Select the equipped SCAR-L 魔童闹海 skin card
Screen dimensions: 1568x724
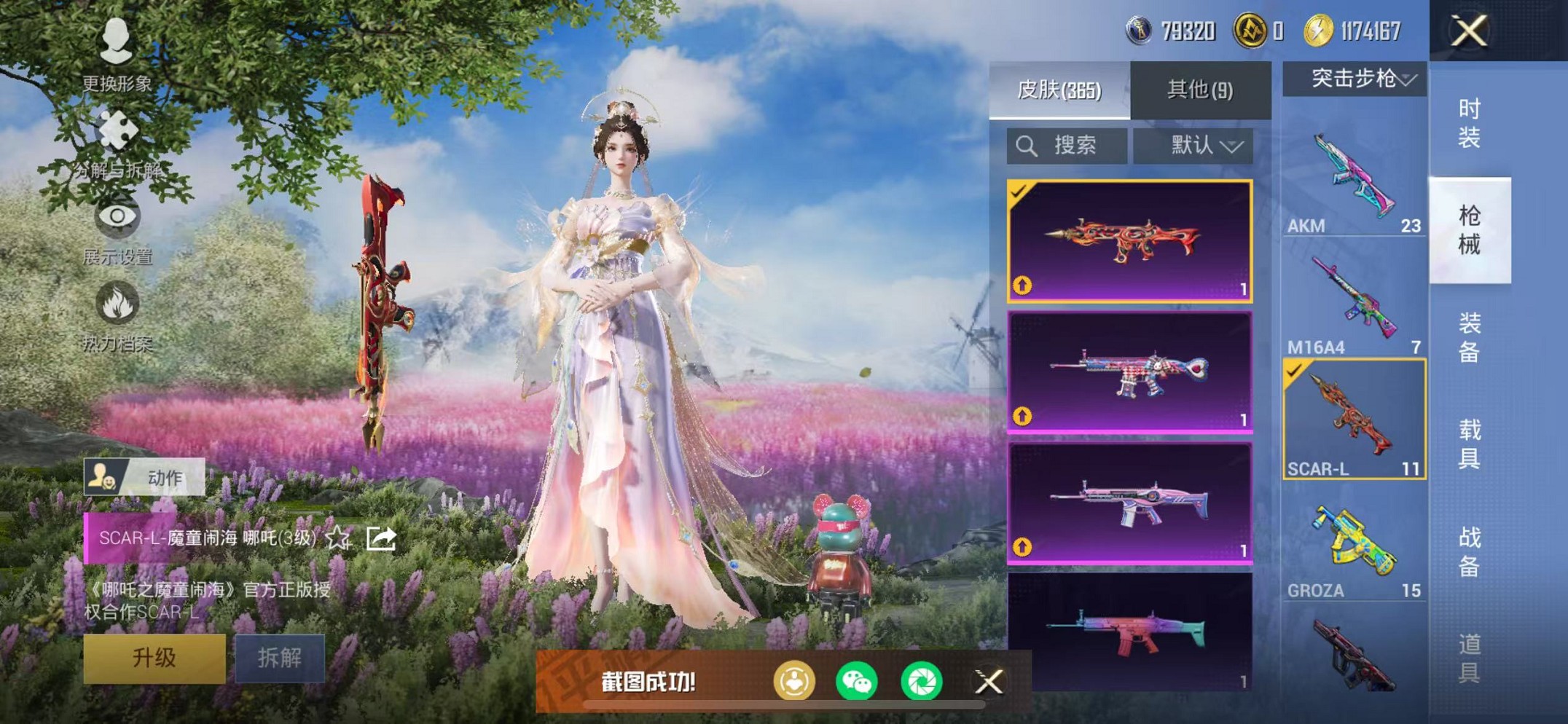pos(1130,241)
